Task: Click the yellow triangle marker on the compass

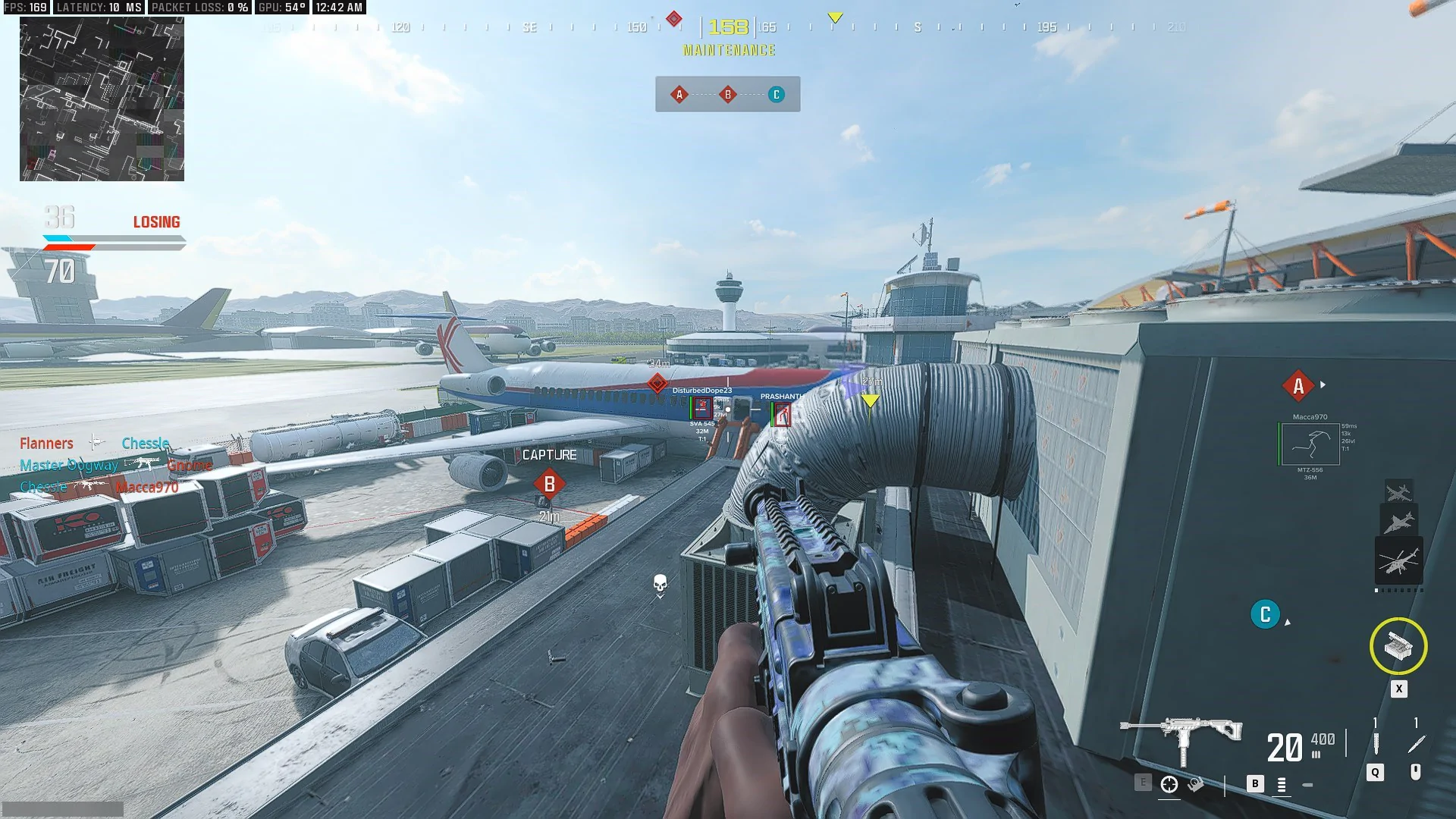Action: (835, 17)
